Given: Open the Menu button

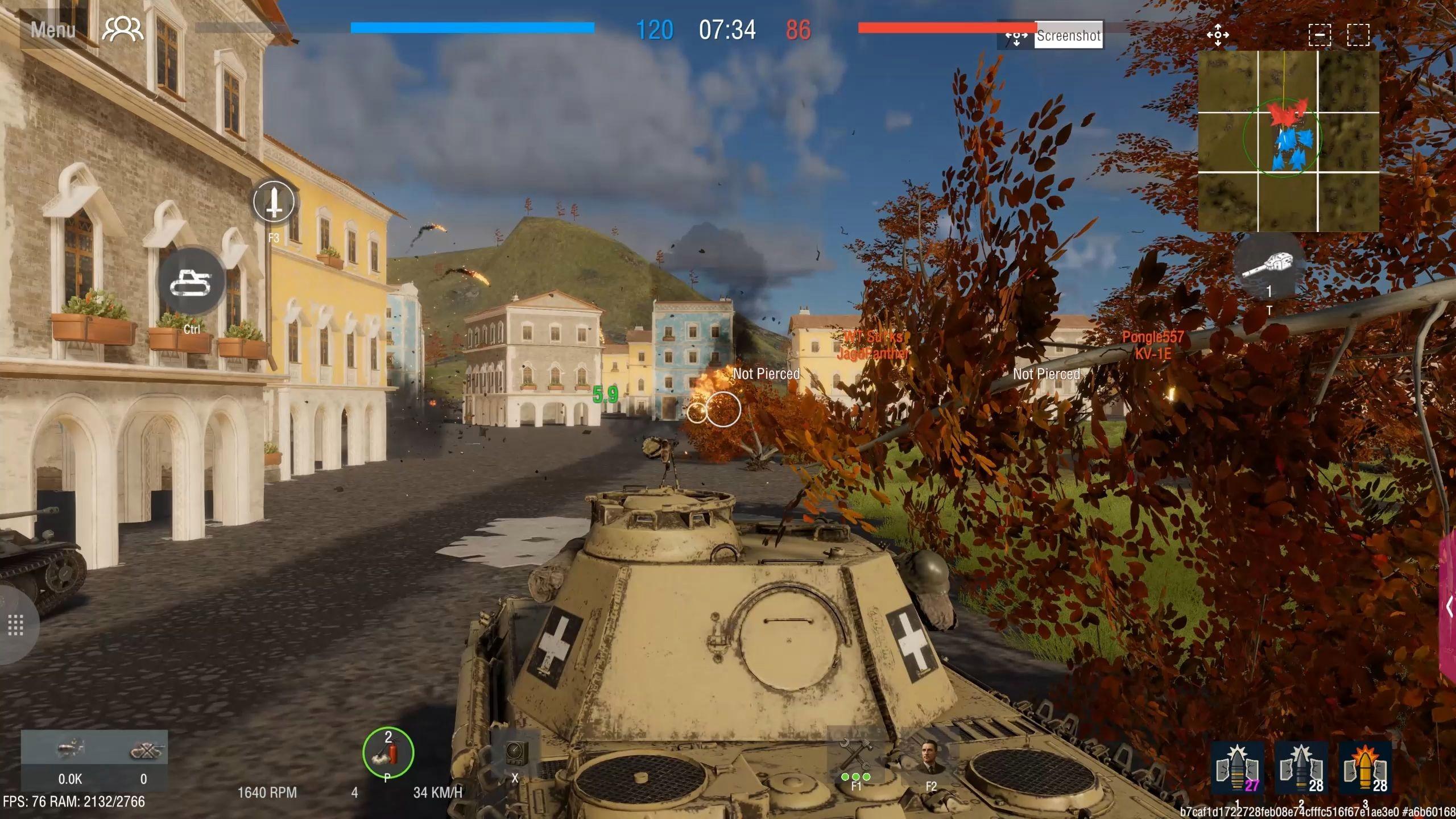Looking at the screenshot, I should pyautogui.click(x=52, y=30).
